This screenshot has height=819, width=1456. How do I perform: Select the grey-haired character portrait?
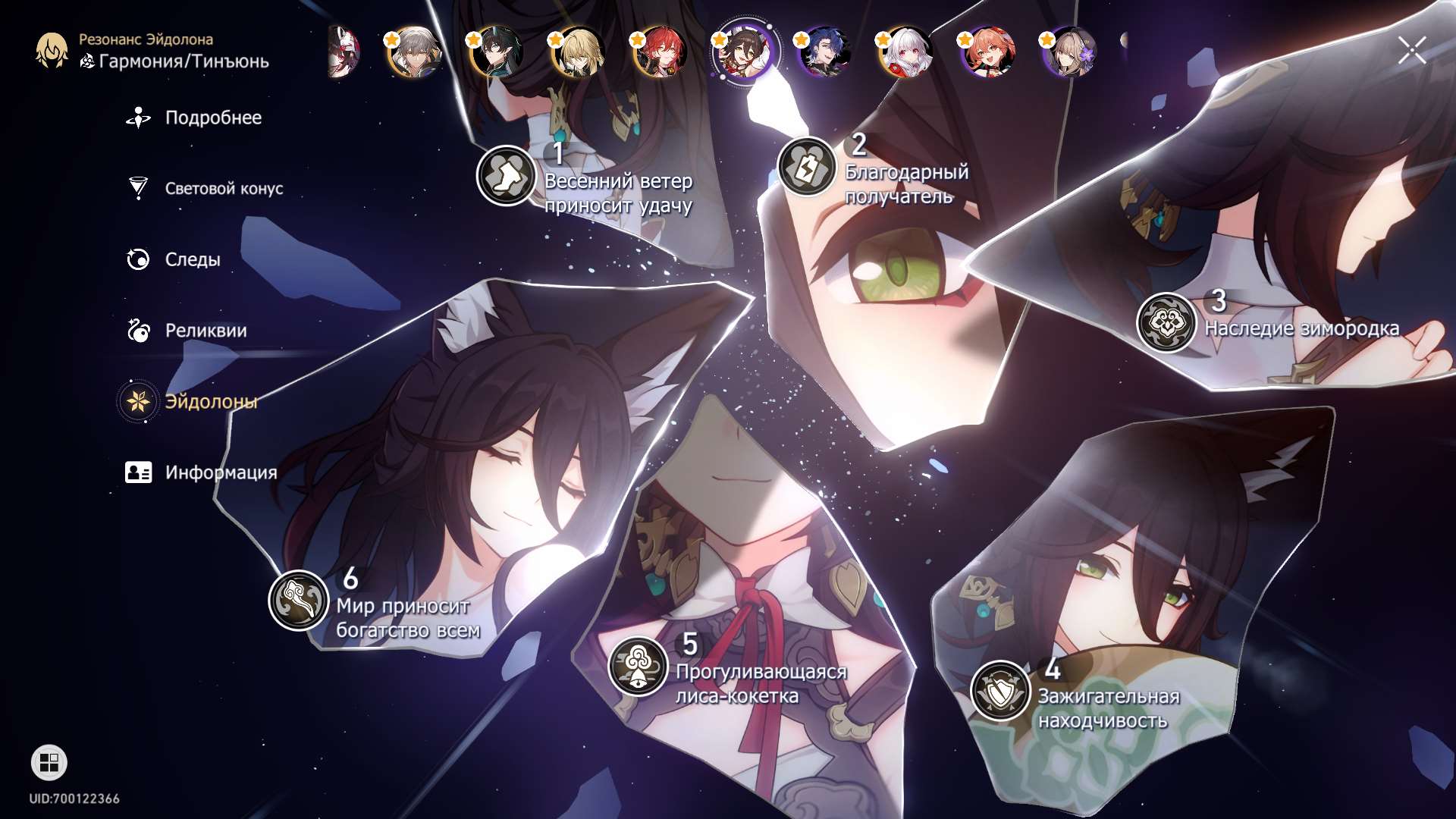414,52
